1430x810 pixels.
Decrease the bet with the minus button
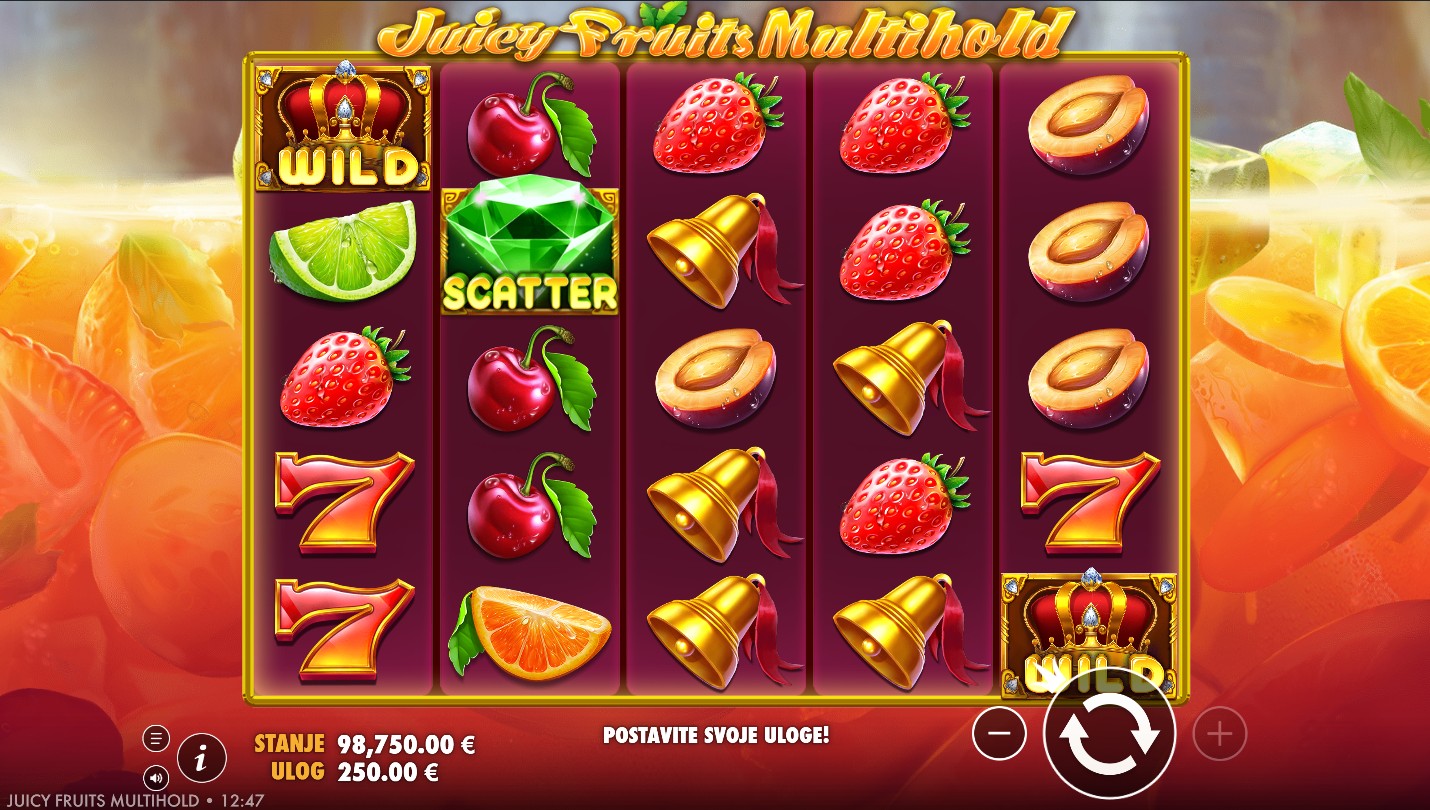999,736
